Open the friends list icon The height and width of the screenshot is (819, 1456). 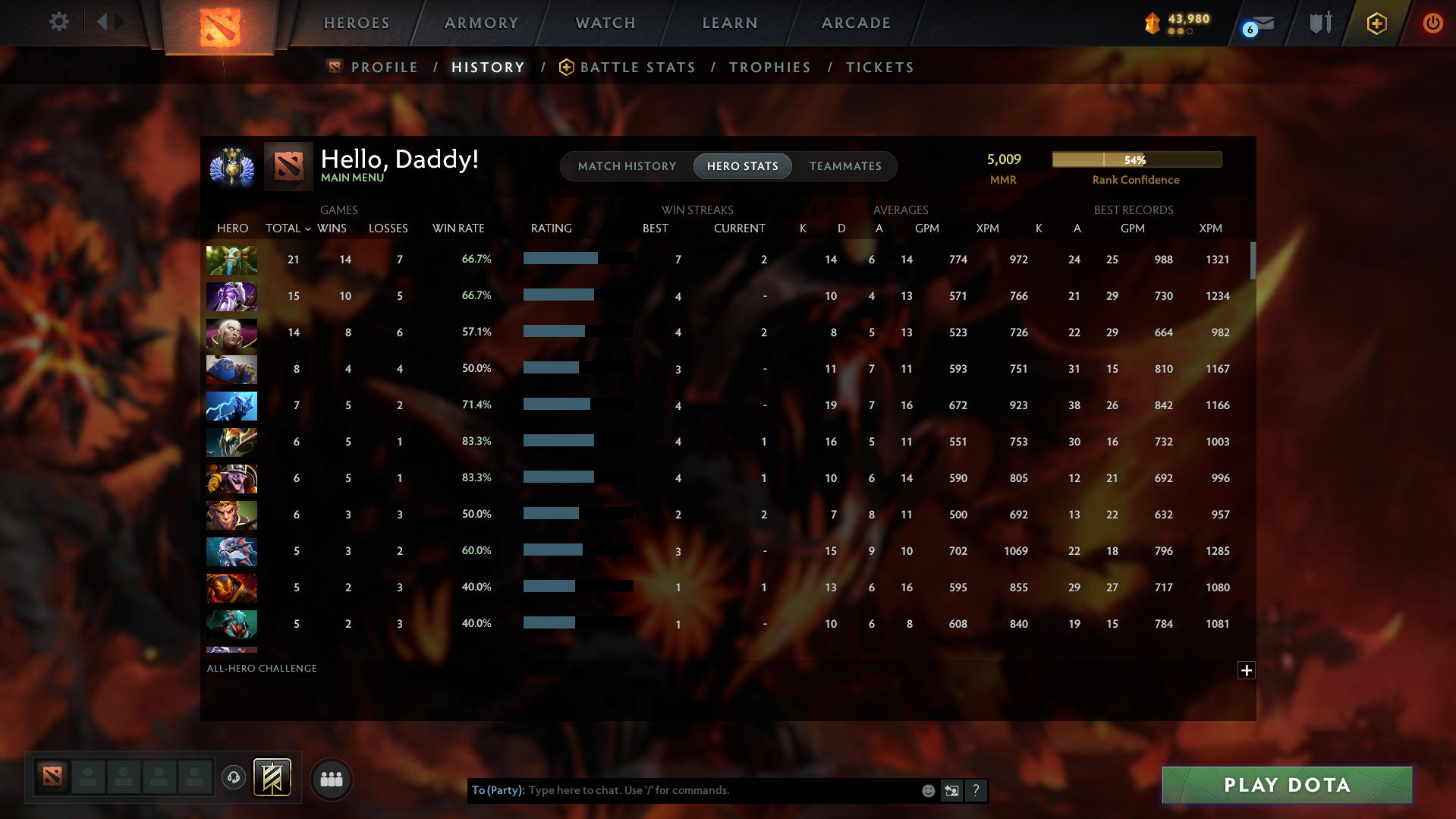coord(331,779)
